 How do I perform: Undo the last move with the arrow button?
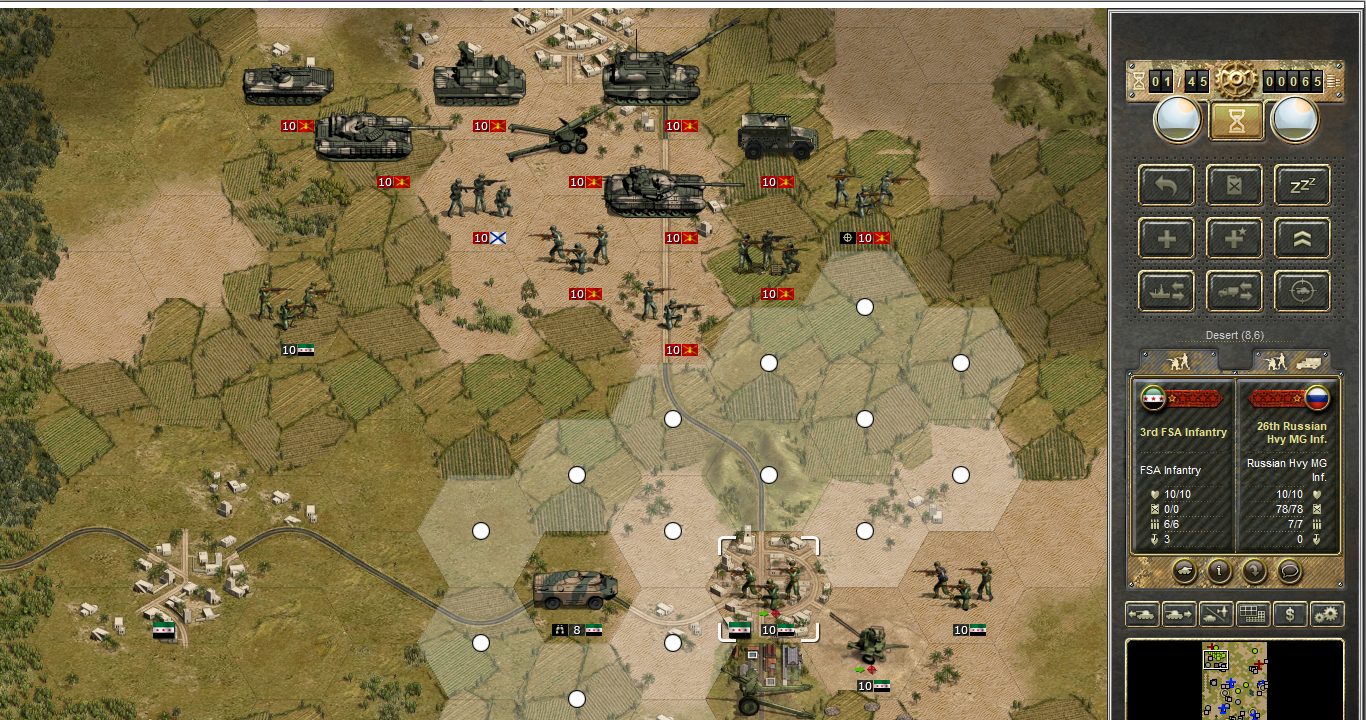click(x=1166, y=185)
